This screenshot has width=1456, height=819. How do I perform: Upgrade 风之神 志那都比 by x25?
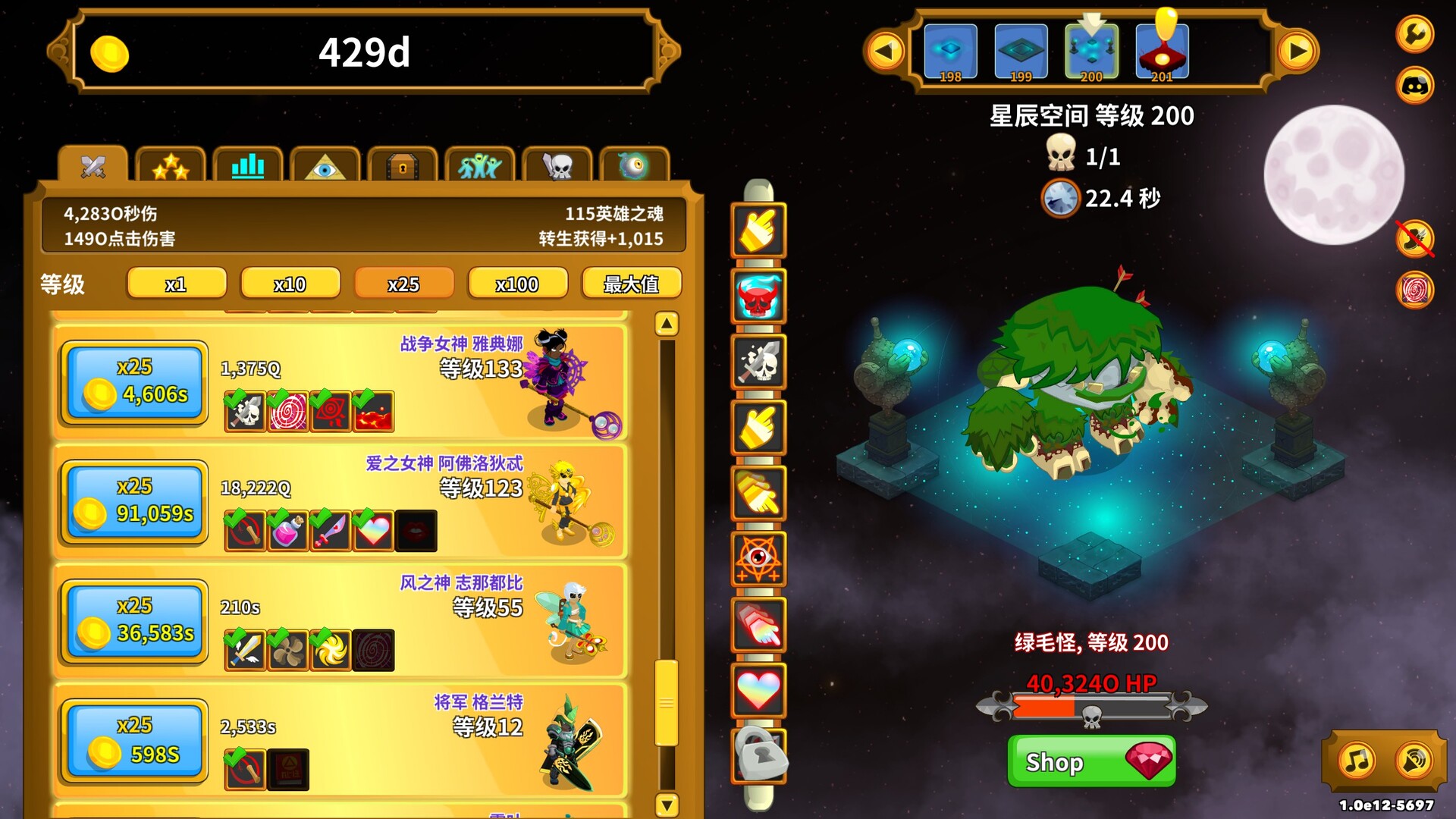135,620
